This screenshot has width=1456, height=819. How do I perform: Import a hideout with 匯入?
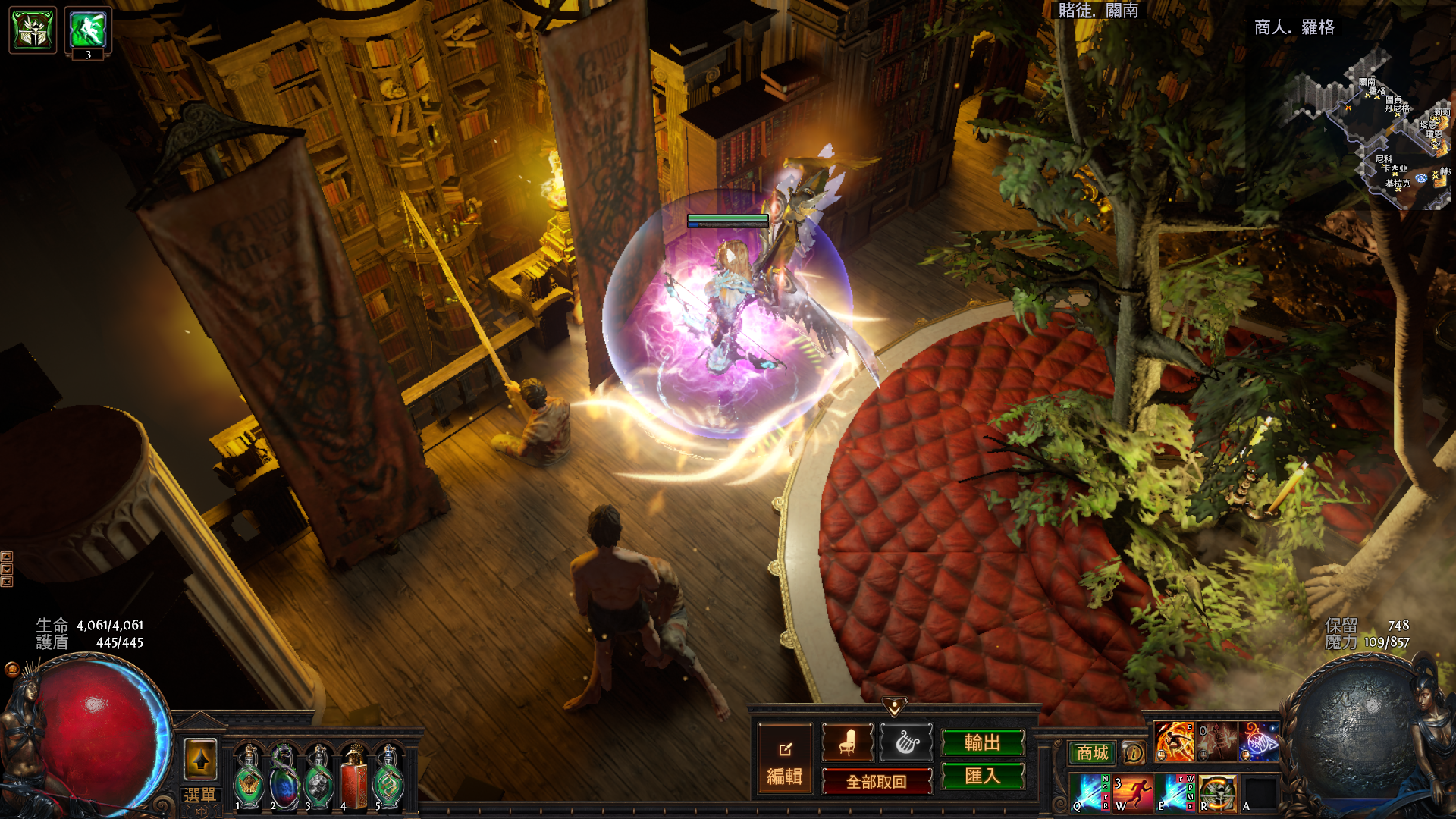[x=982, y=776]
